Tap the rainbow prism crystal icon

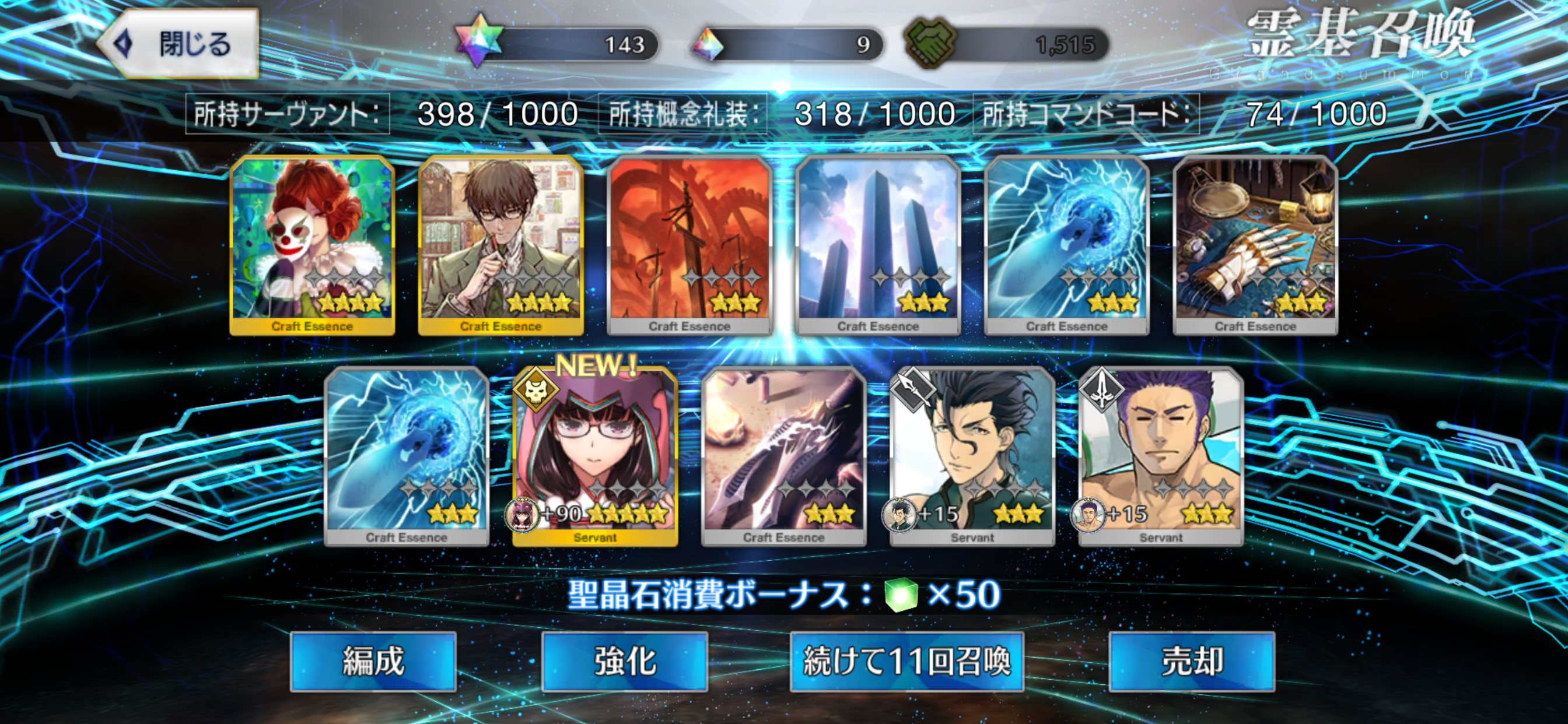(709, 44)
